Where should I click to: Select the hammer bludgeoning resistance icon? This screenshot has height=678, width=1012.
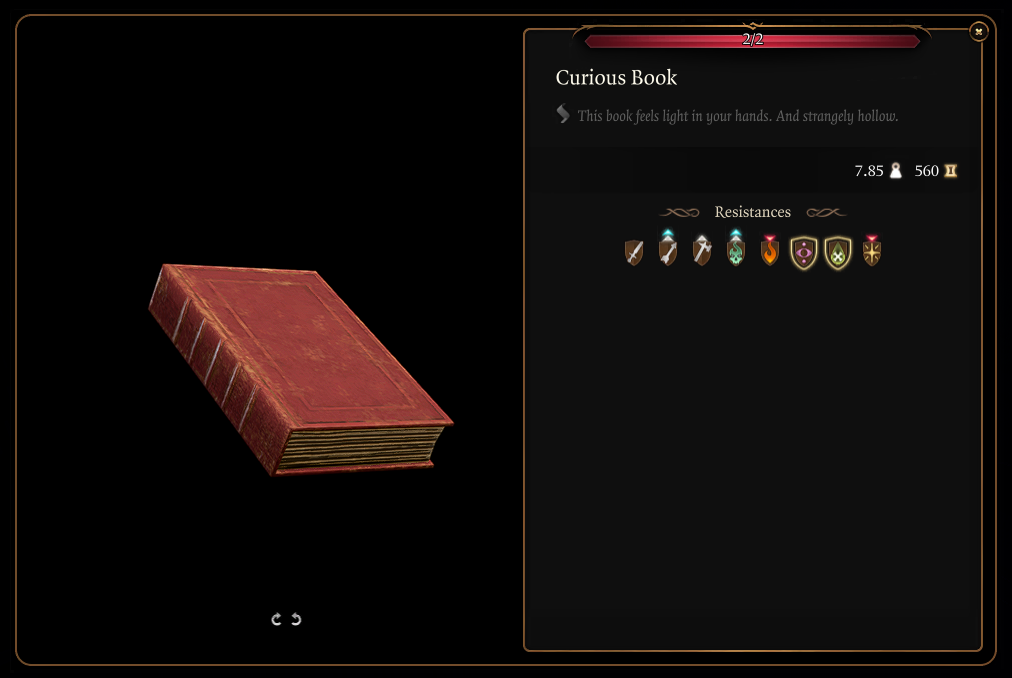(x=702, y=252)
